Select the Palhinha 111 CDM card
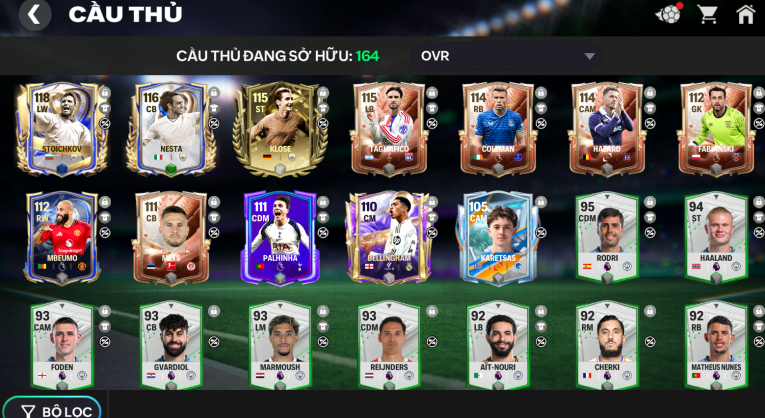This screenshot has width=765, height=418. [278, 236]
